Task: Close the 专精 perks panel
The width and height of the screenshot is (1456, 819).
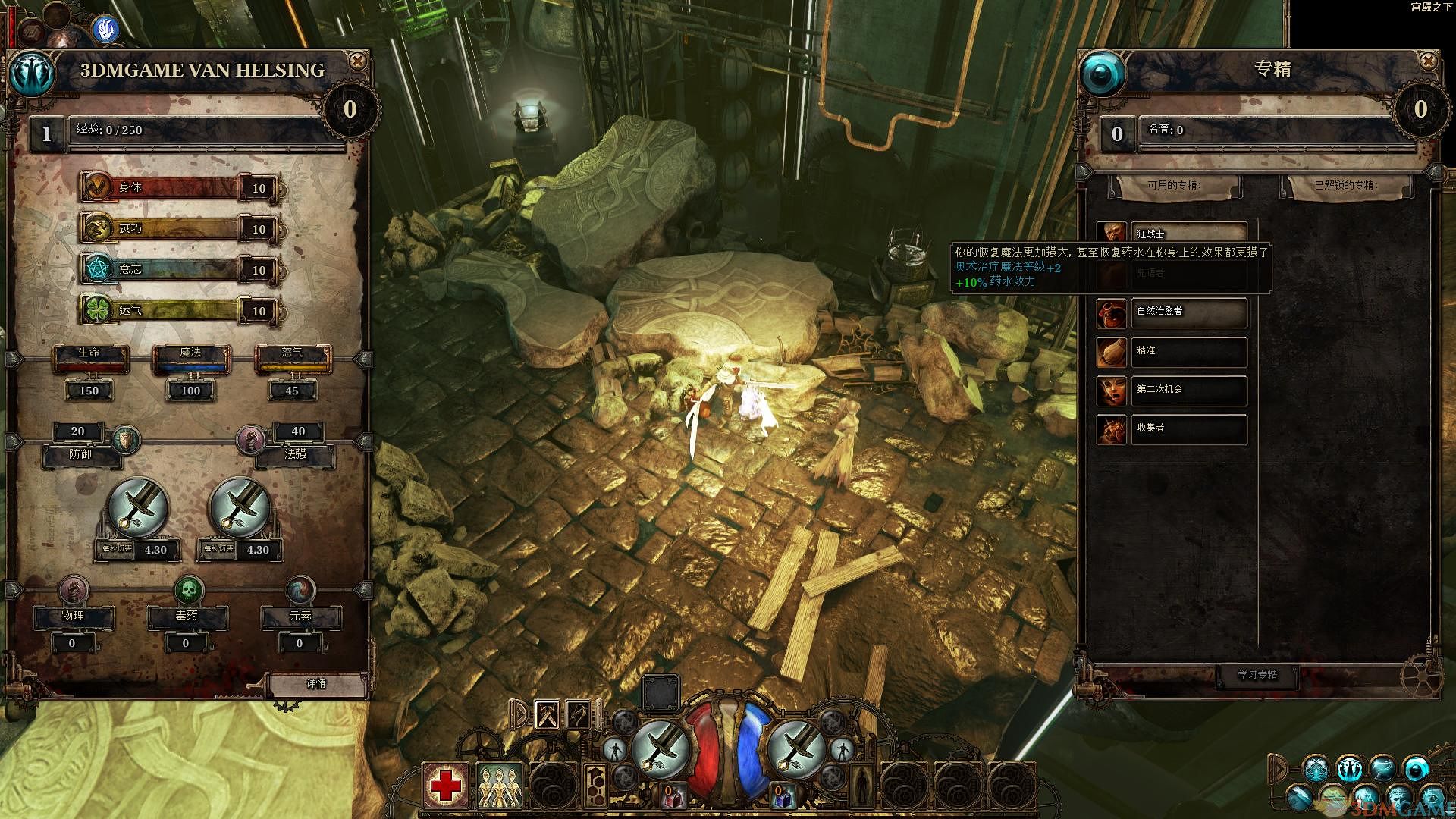Action: click(x=1428, y=61)
